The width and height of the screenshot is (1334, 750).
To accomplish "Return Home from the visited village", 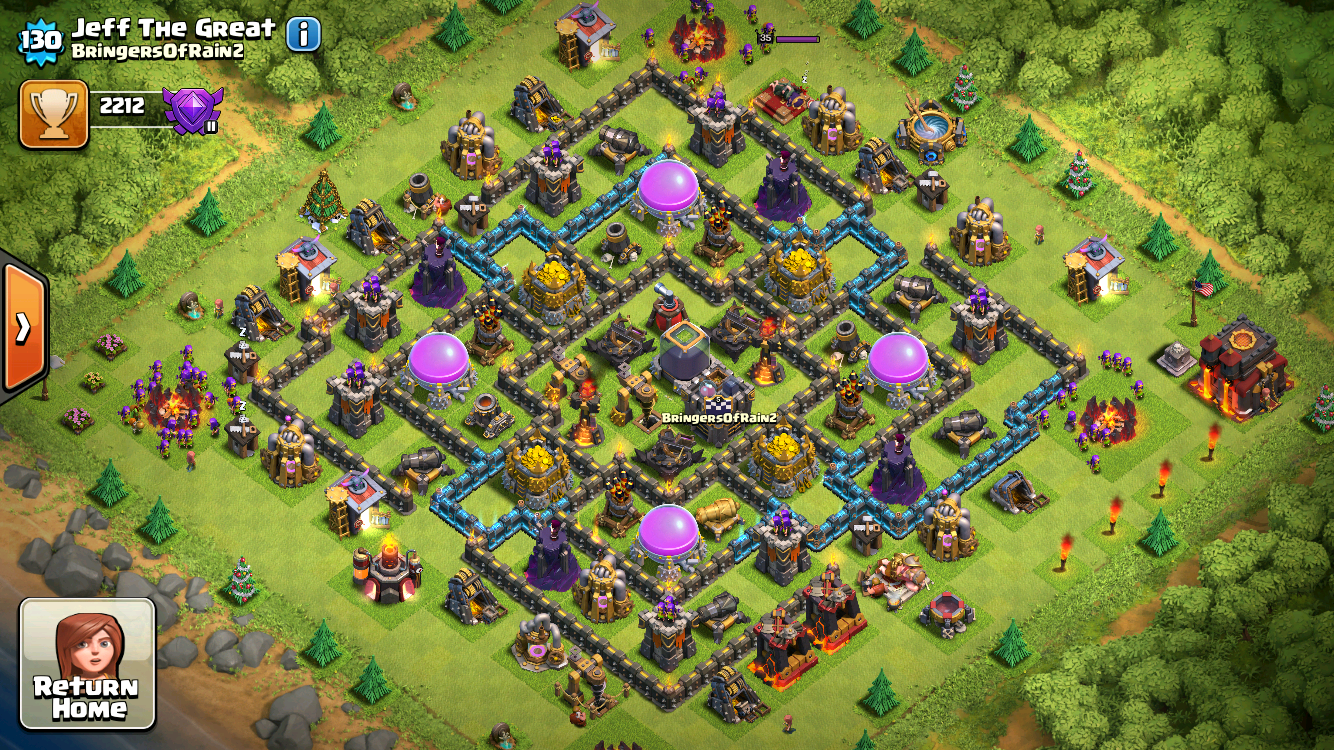I will point(87,663).
